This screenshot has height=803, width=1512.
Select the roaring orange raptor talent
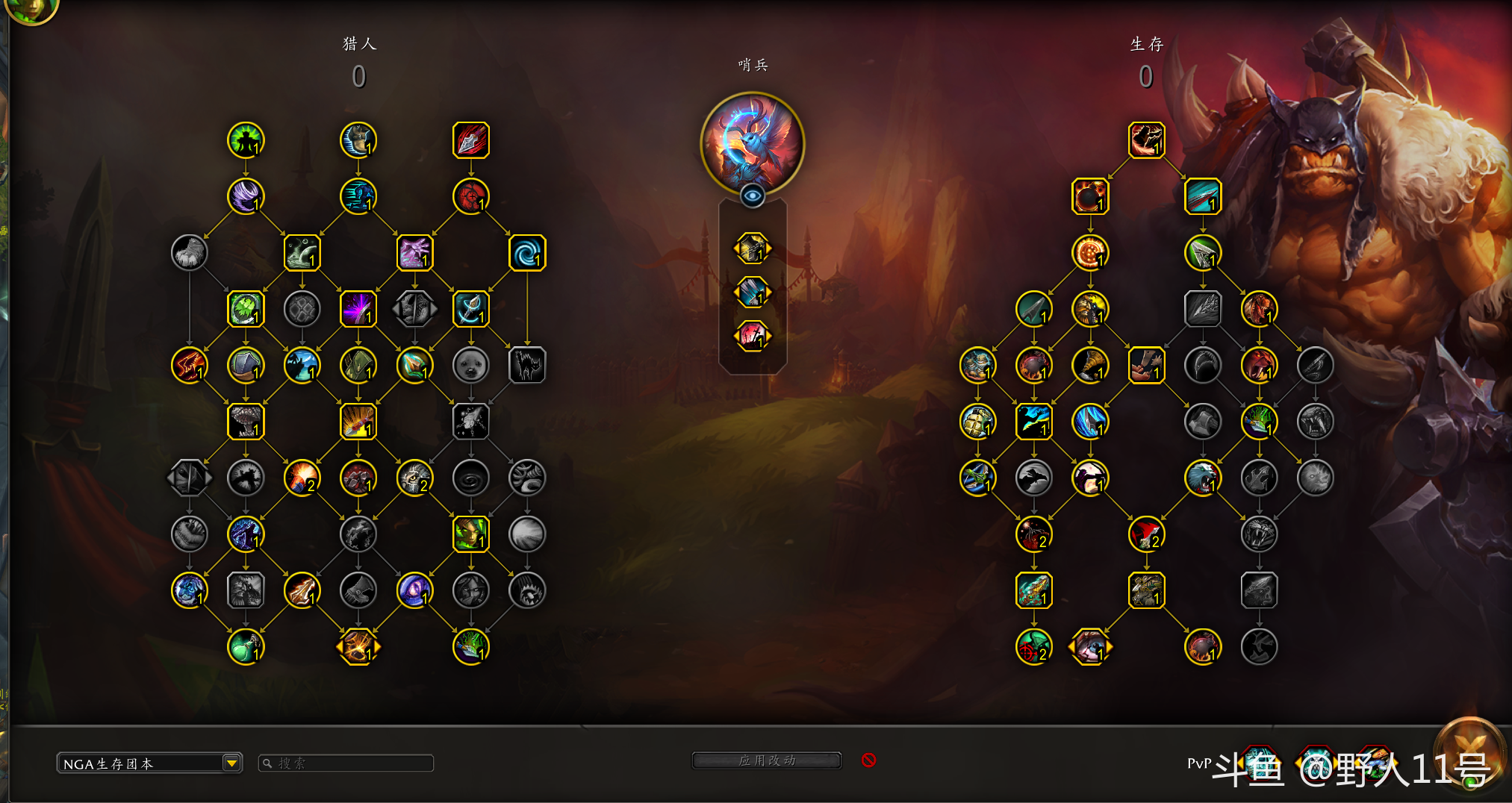point(1259,309)
